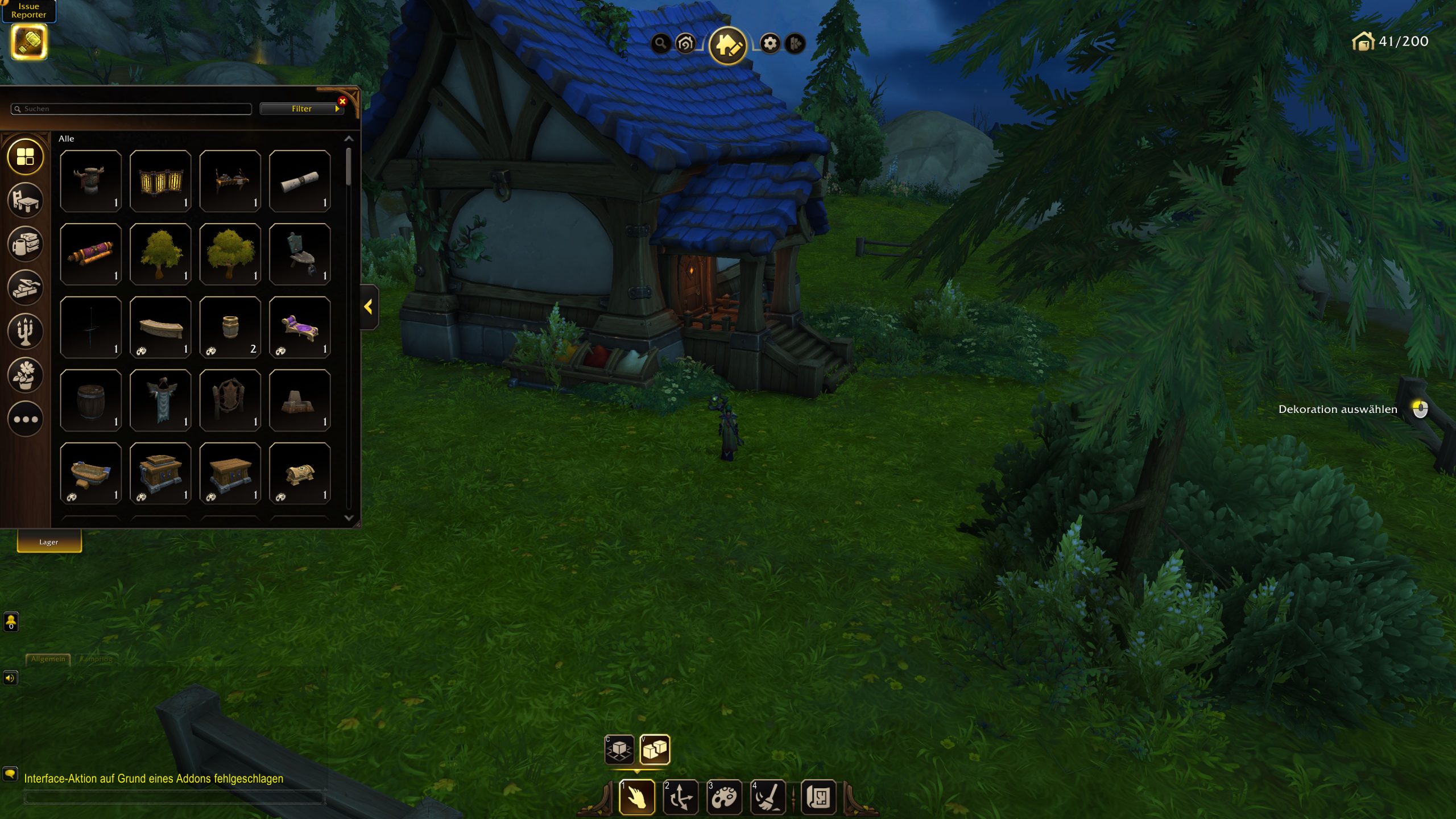The width and height of the screenshot is (1456, 819).
Task: Select the blue hanging banner item
Action: point(160,400)
